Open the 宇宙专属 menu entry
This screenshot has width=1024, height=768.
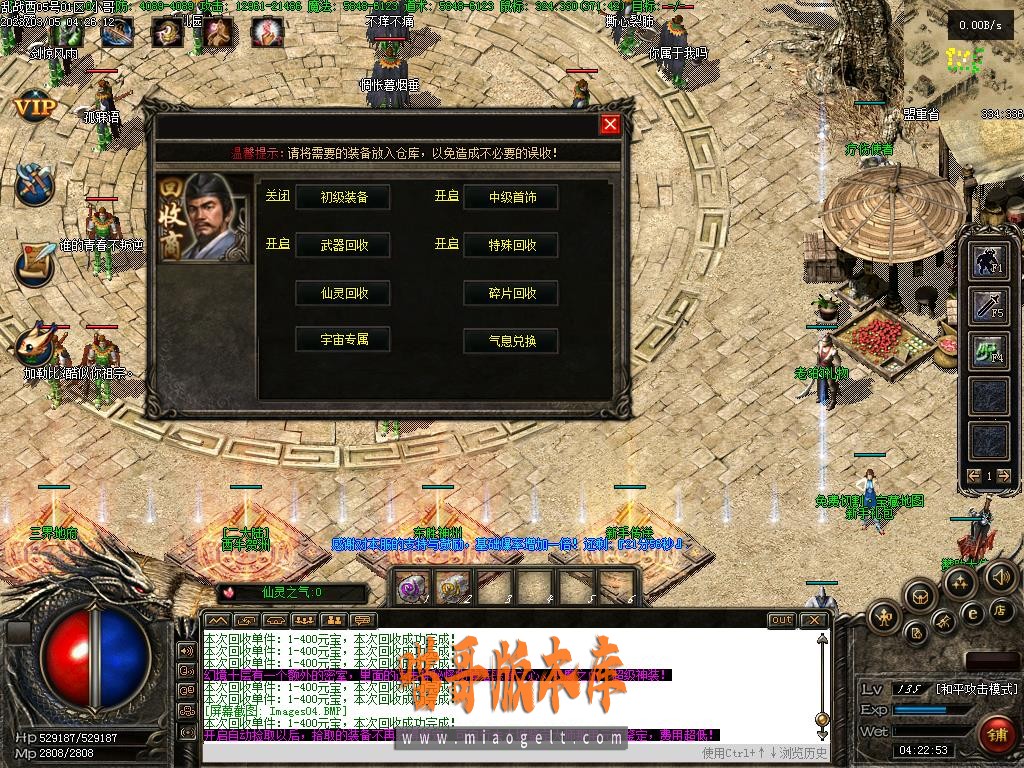click(344, 339)
